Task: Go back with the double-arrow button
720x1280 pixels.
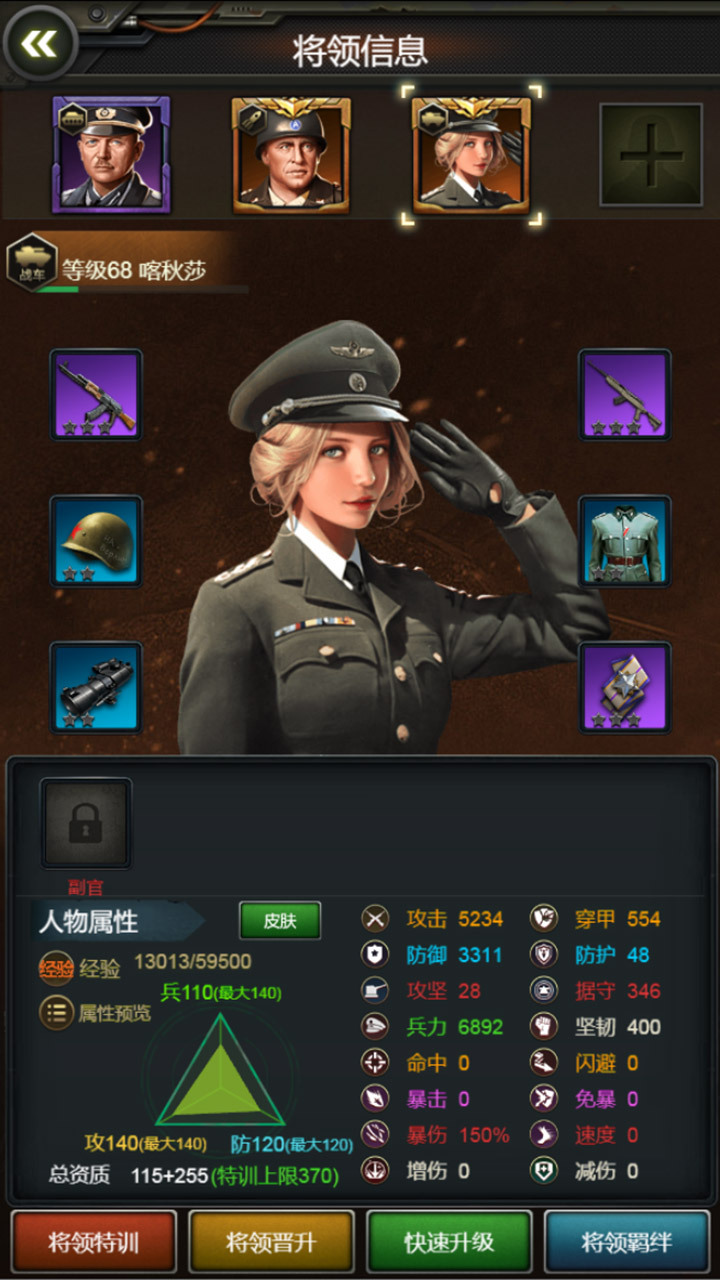Action: tap(40, 42)
